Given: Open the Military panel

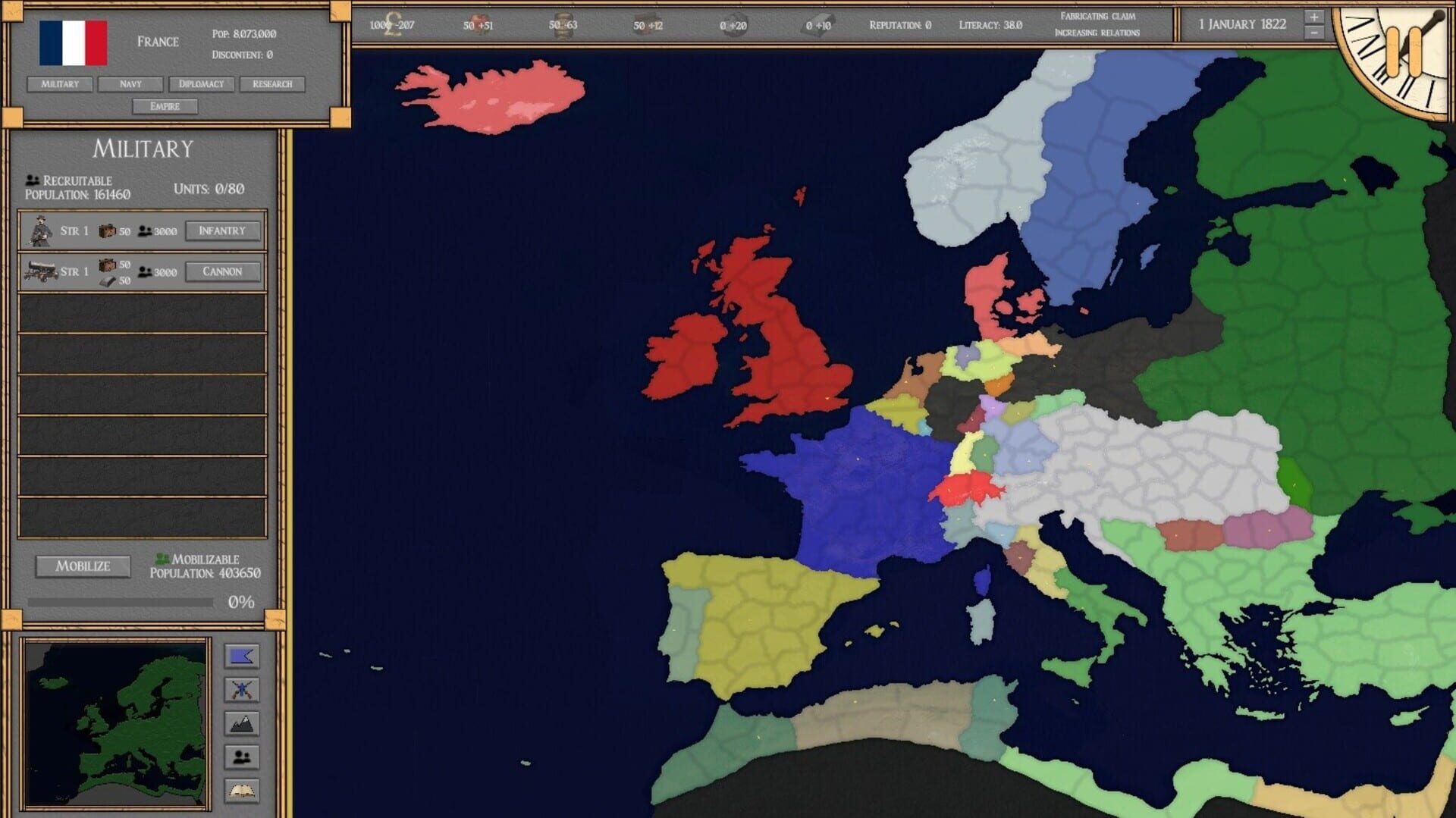Looking at the screenshot, I should point(60,84).
